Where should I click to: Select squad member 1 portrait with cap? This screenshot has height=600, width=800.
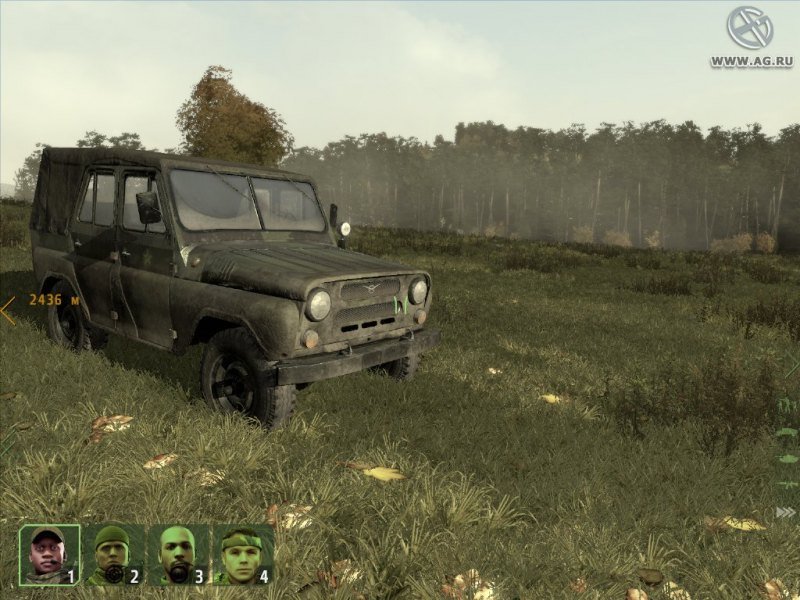49,554
